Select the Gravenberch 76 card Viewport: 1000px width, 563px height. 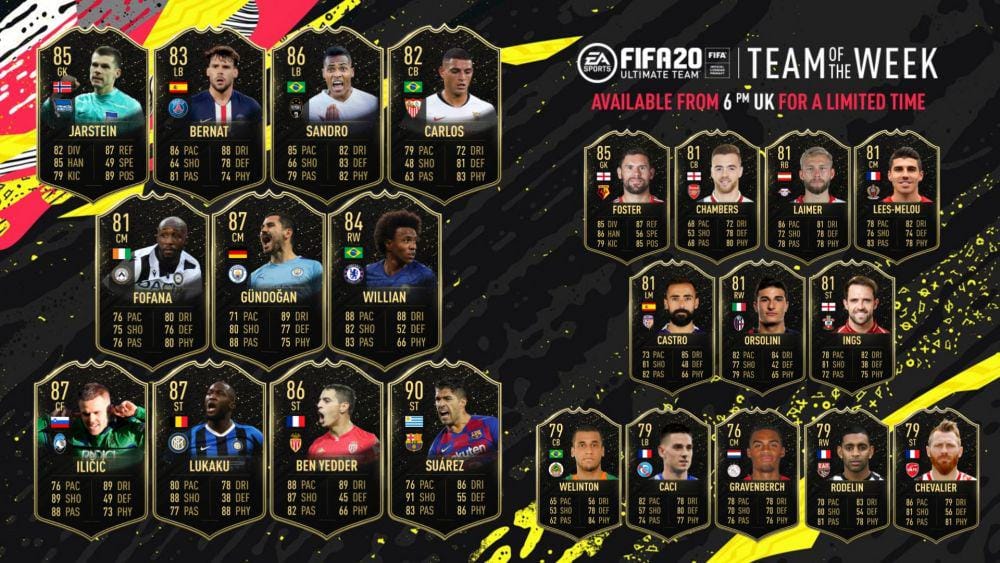pos(761,468)
